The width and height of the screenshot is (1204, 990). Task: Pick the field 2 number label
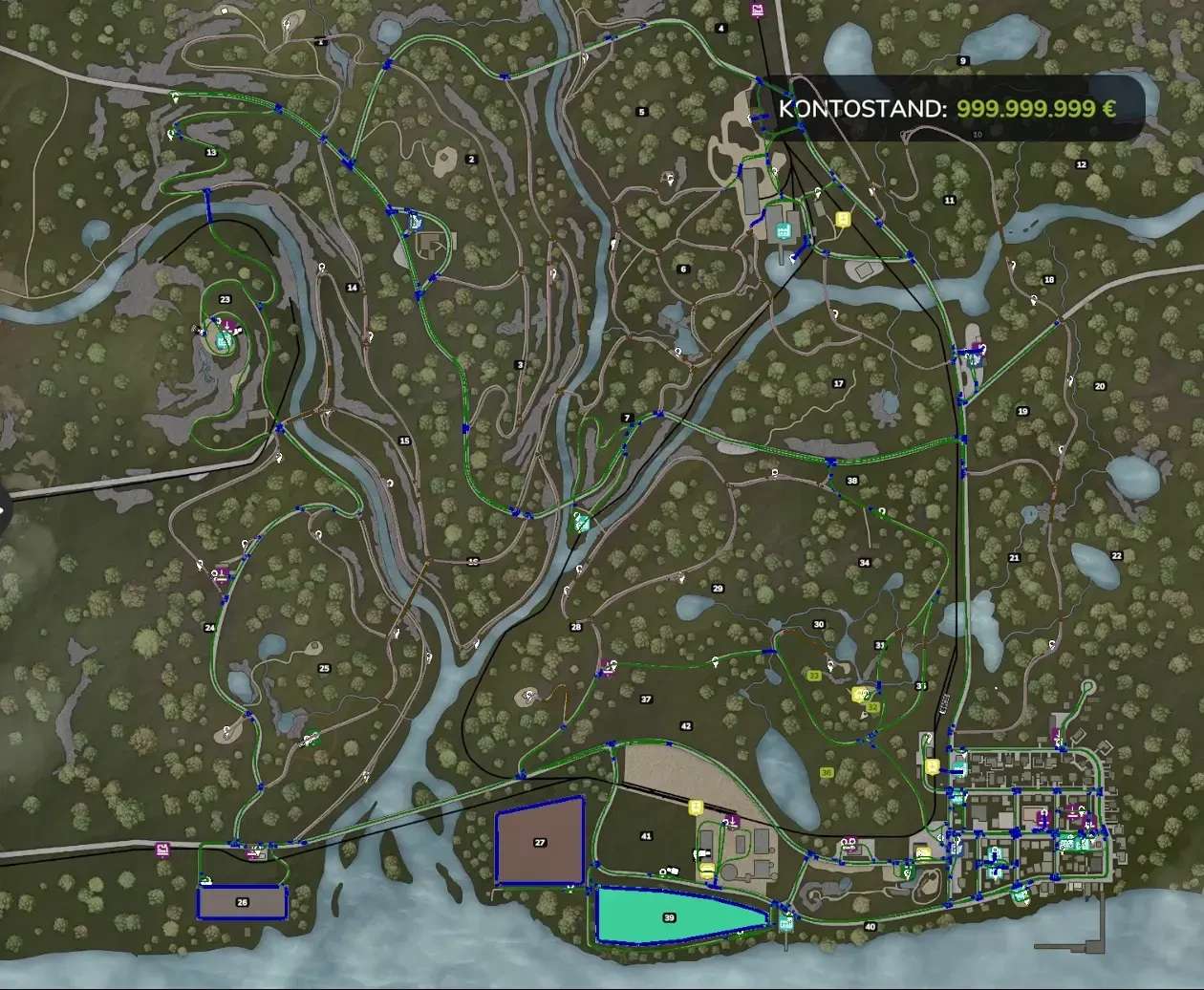tap(471, 159)
